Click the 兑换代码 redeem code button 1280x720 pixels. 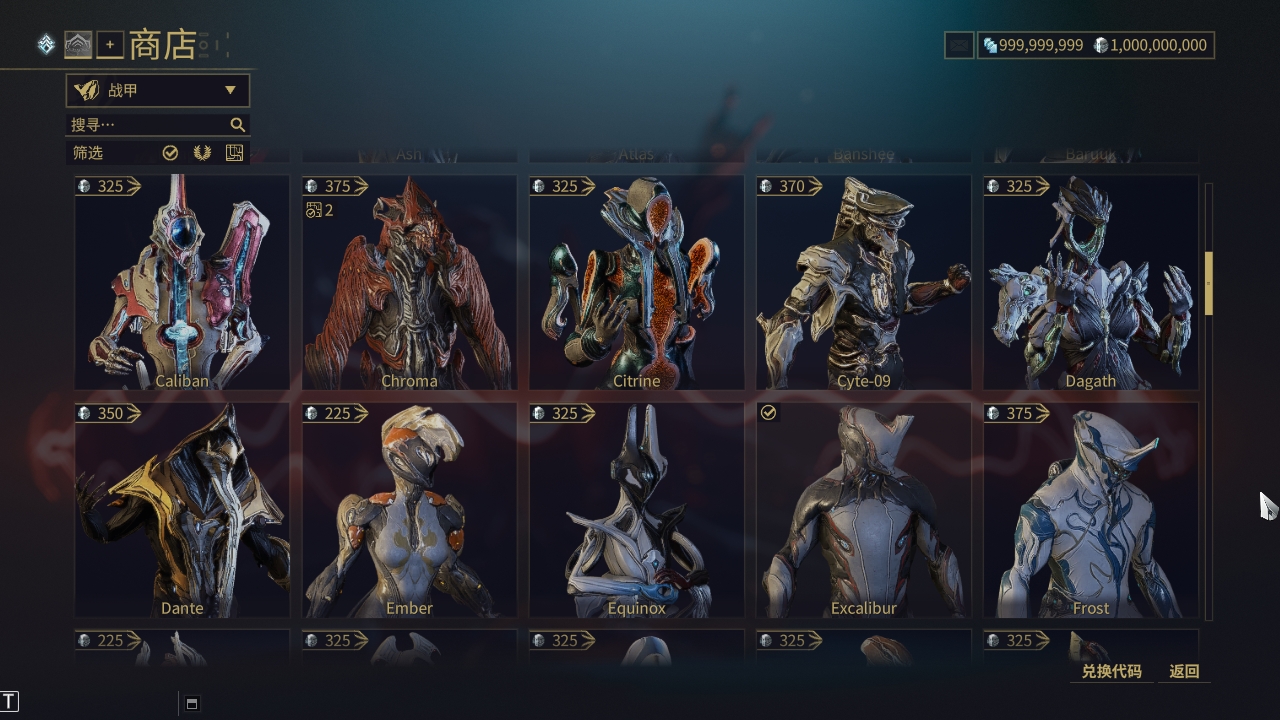pos(1111,671)
